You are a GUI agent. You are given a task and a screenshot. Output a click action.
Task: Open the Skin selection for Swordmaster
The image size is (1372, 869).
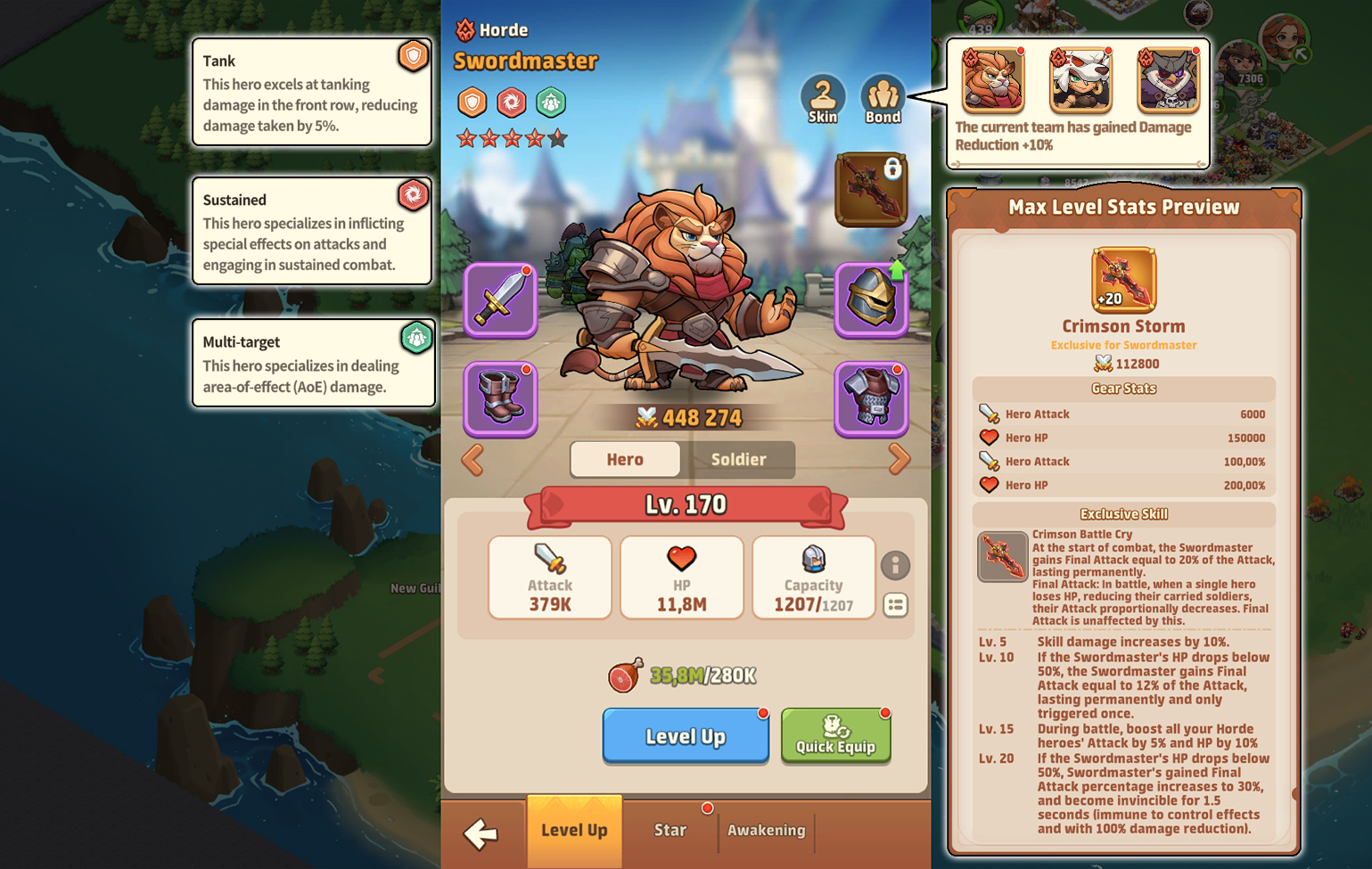(823, 94)
